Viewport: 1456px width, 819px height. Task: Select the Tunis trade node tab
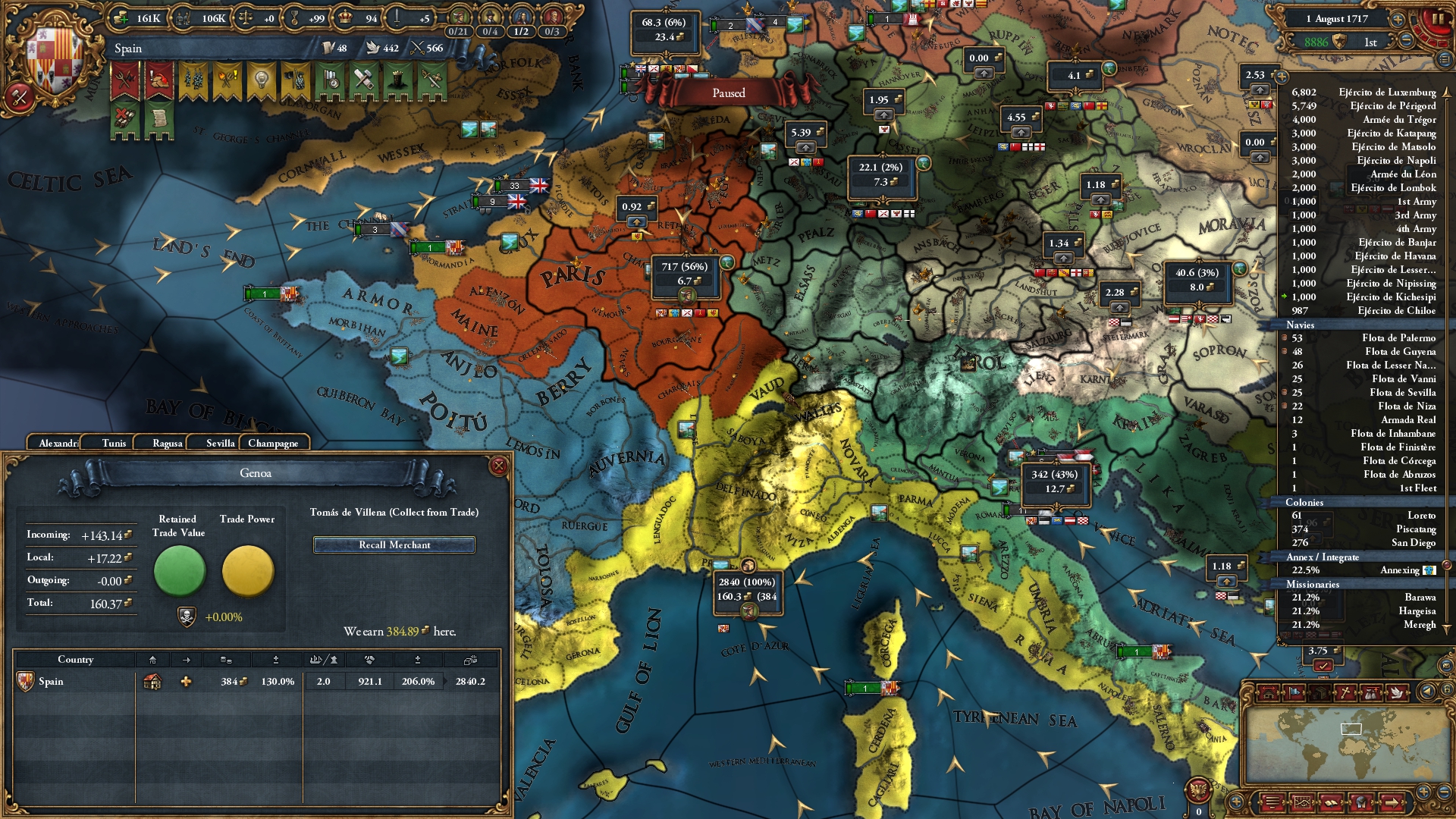pos(114,443)
